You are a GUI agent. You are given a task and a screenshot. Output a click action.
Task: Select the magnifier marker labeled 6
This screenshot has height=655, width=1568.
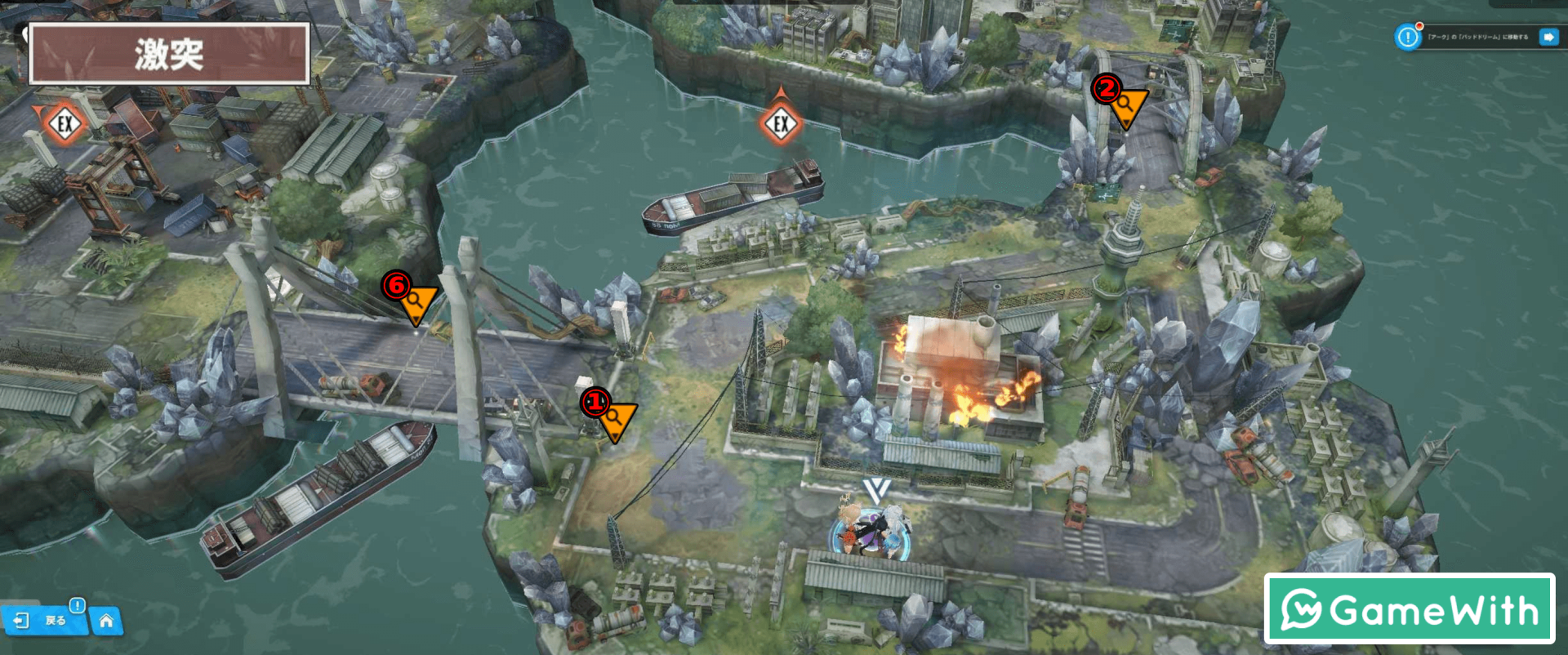[x=416, y=302]
